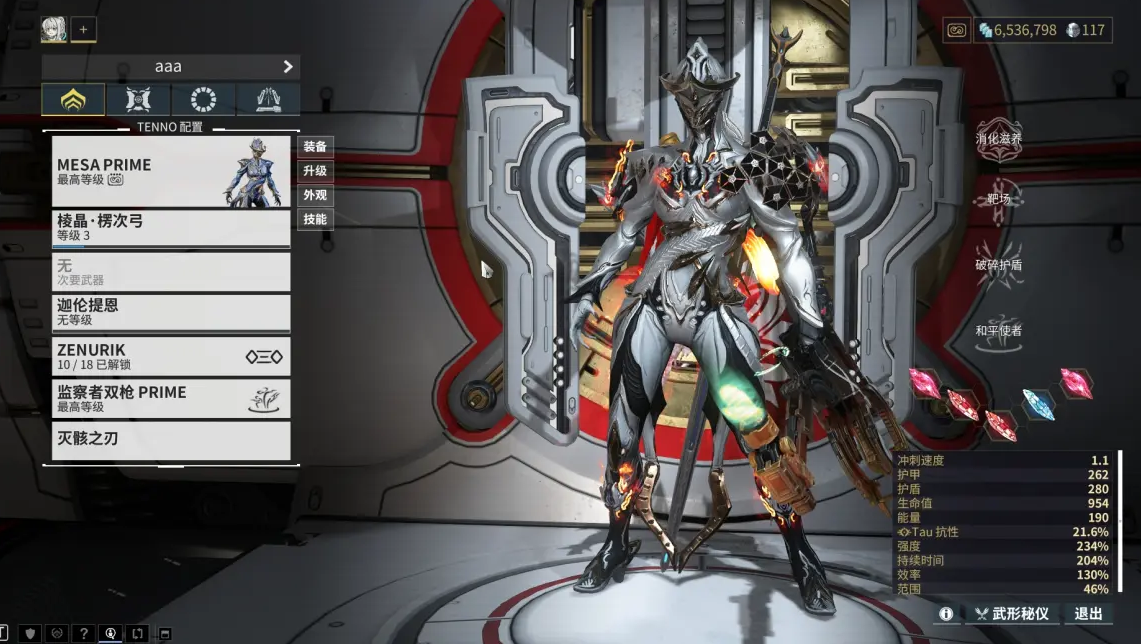The image size is (1141, 644).
Task: Click the plus button beside player avatar
Action: click(x=83, y=30)
